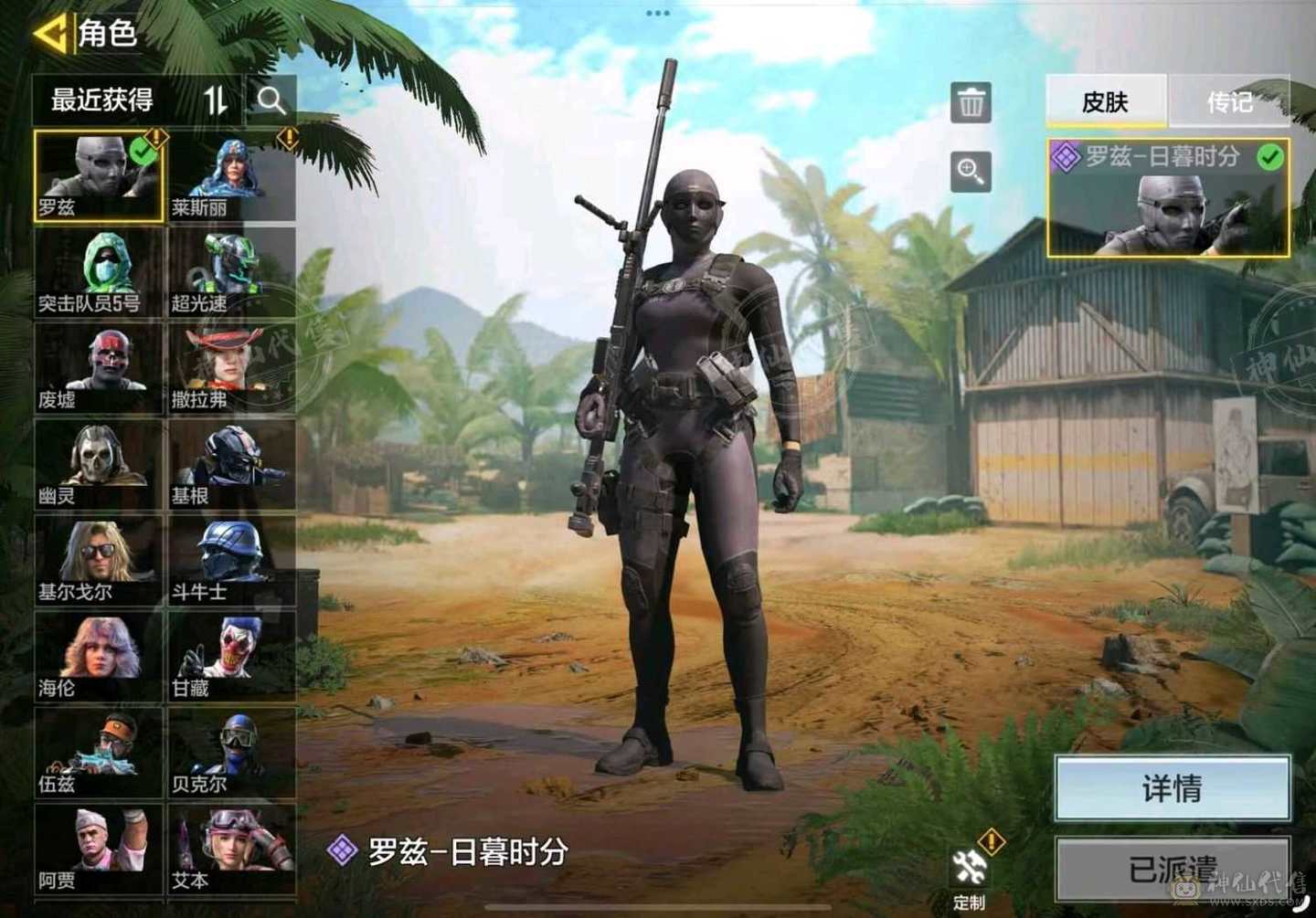This screenshot has width=1316, height=918.
Task: Click the 详情 button
Action: click(1173, 786)
